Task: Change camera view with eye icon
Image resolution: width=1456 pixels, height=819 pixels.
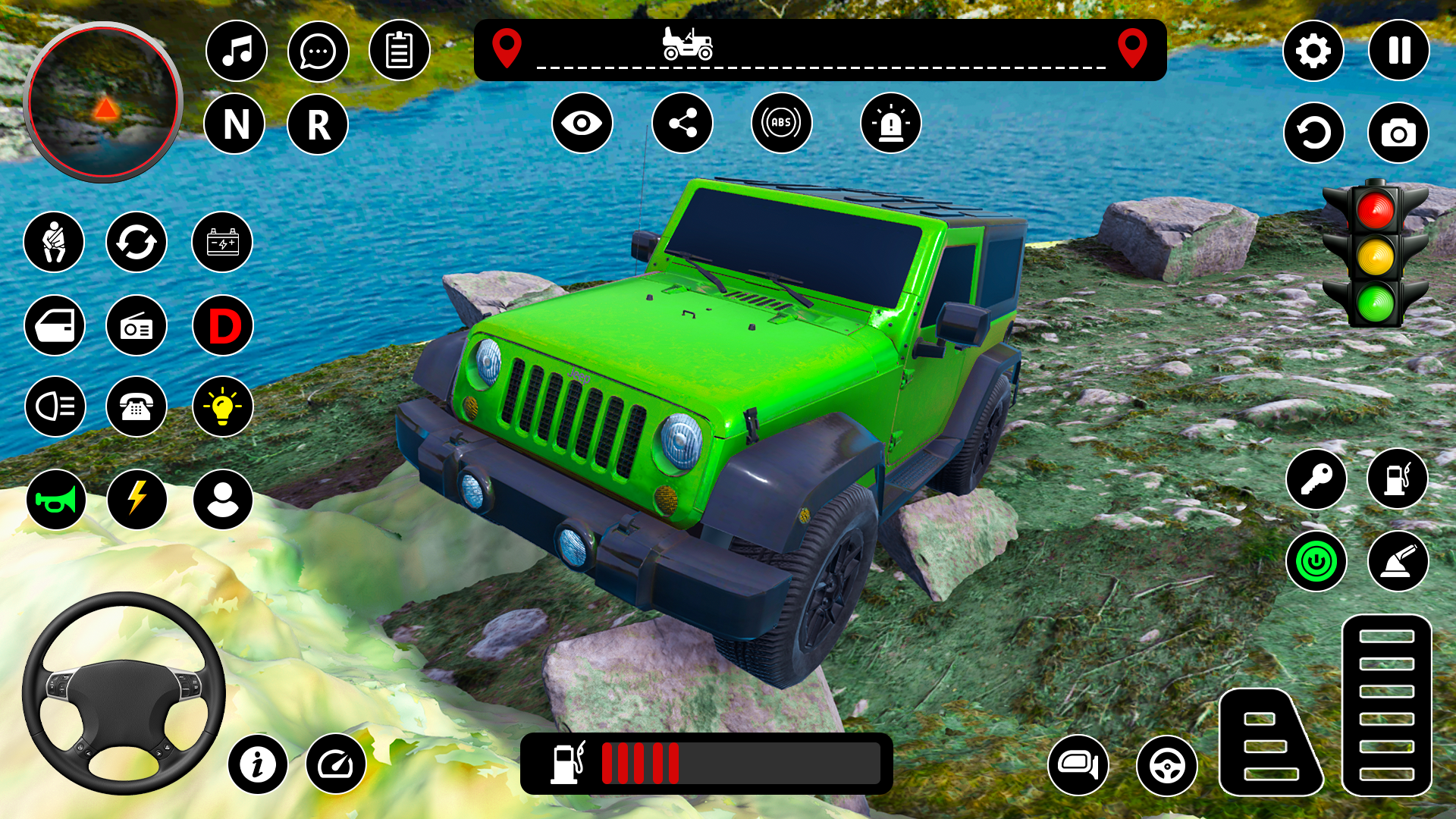Action: (x=582, y=123)
